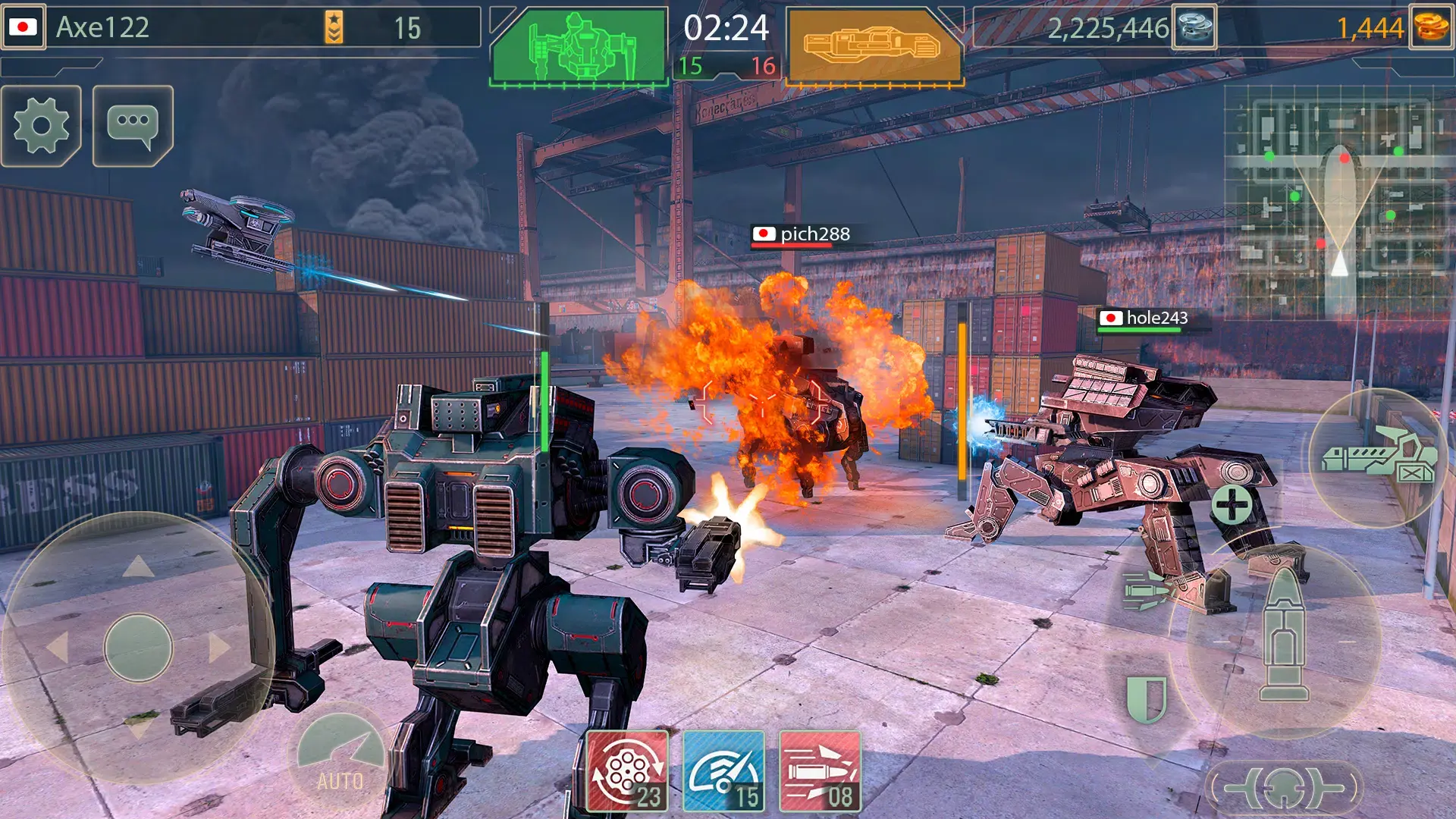Fire the red missile barrage ability
Image resolution: width=1456 pixels, height=819 pixels.
click(x=820, y=771)
